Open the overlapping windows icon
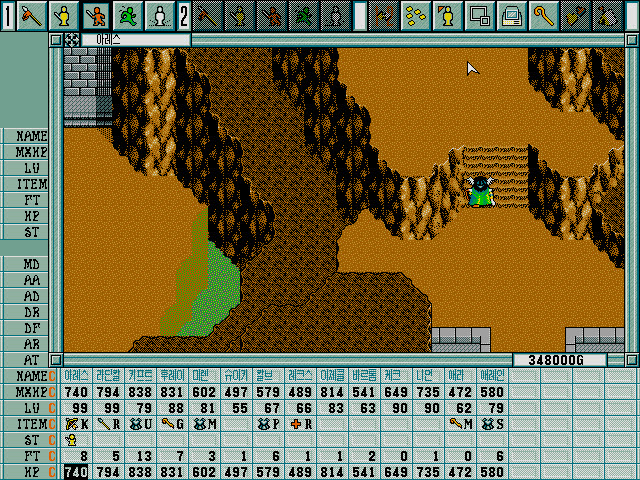Image resolution: width=640 pixels, height=480 pixels. (479, 15)
